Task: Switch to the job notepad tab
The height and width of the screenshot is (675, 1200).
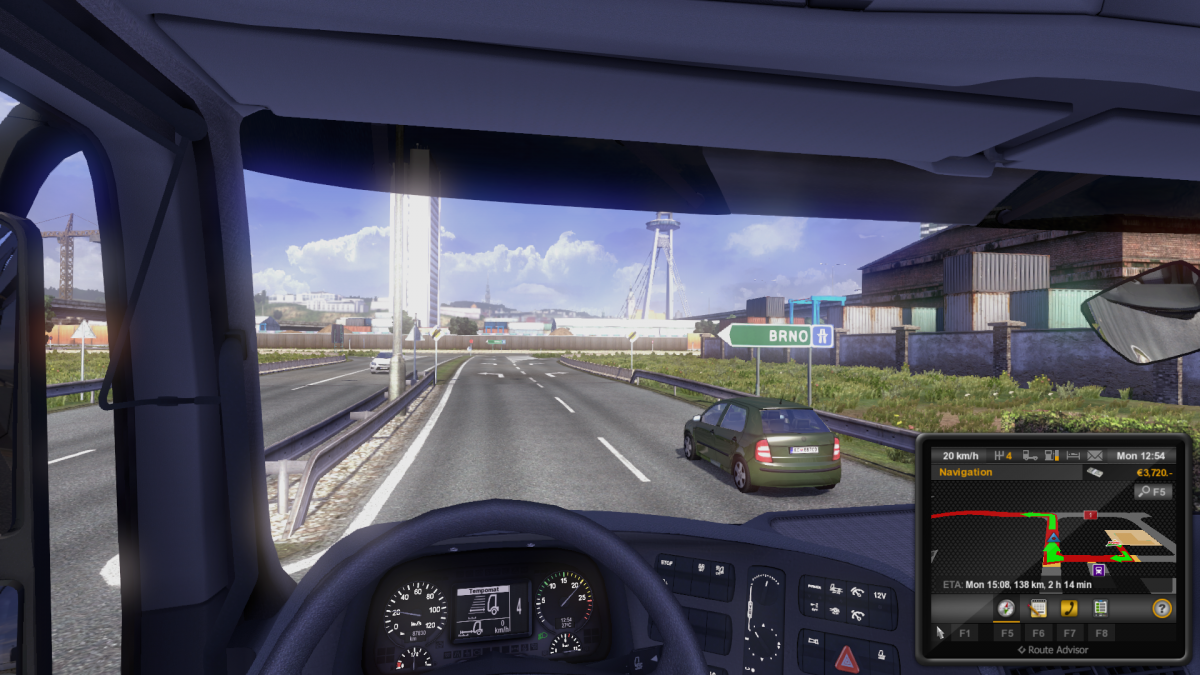Action: (x=1038, y=608)
